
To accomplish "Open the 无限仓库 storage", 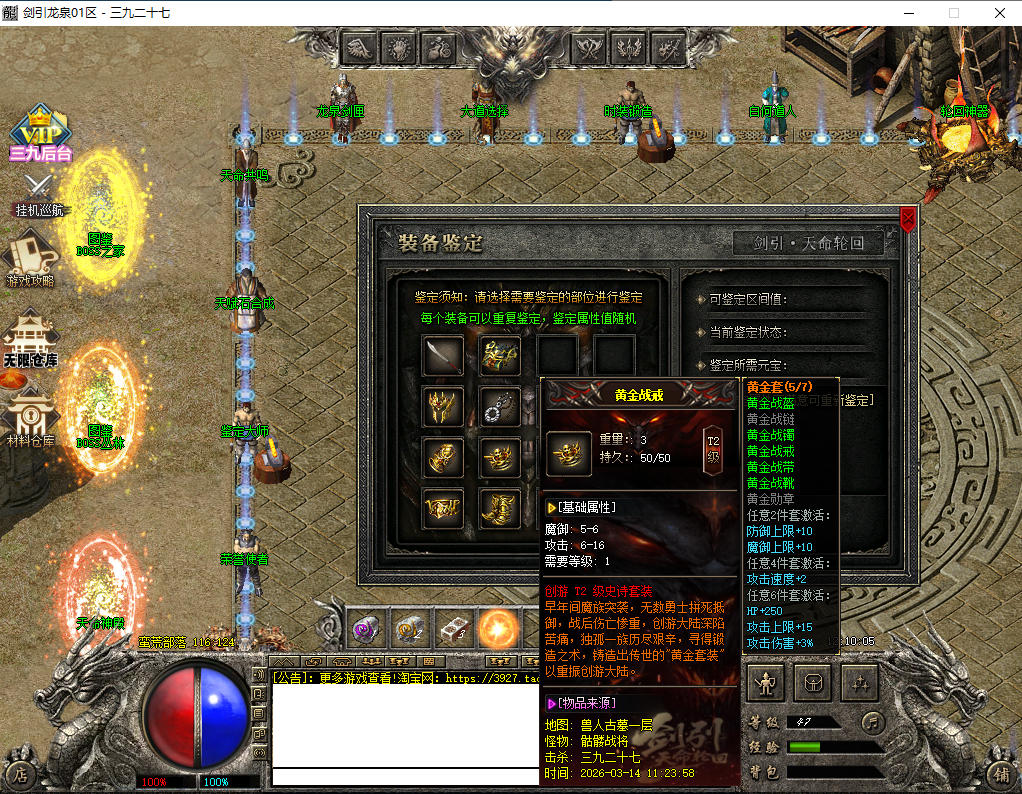I will 30,340.
